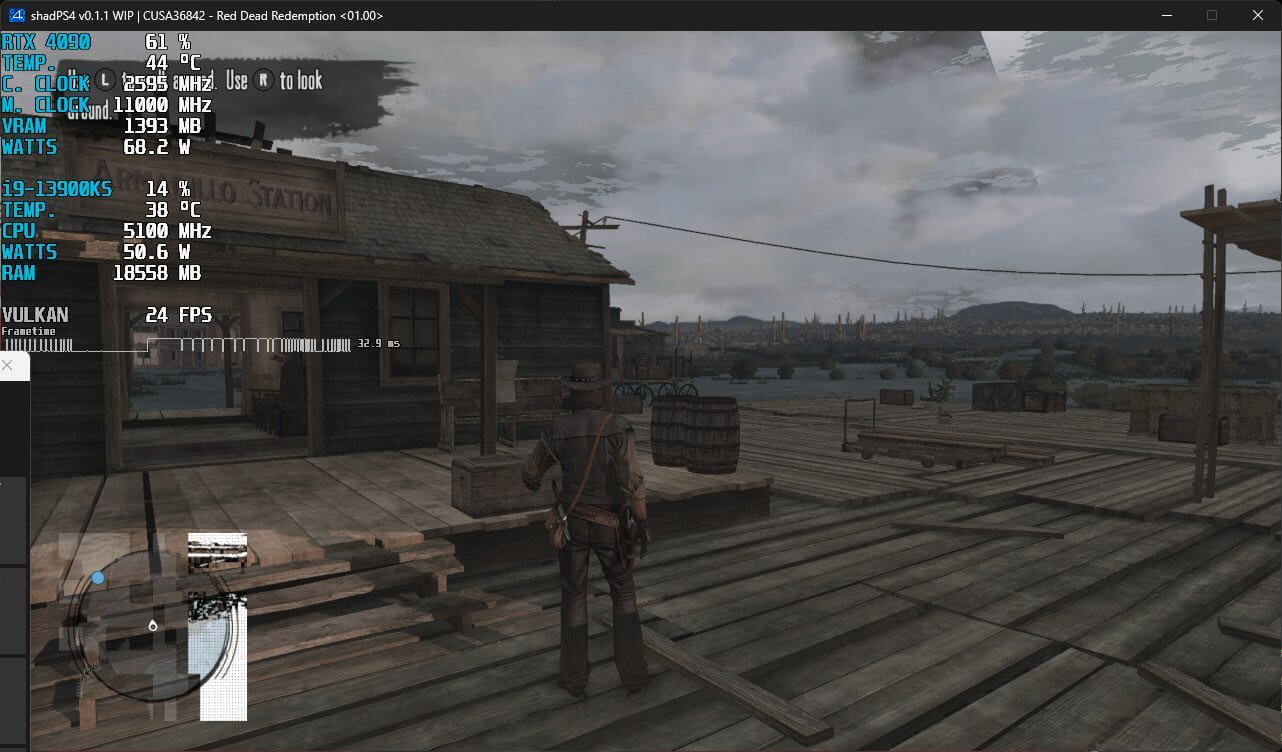Screen dimensions: 1282x752
Task: Close the shadPS4 emulator window
Action: [x=1258, y=15]
